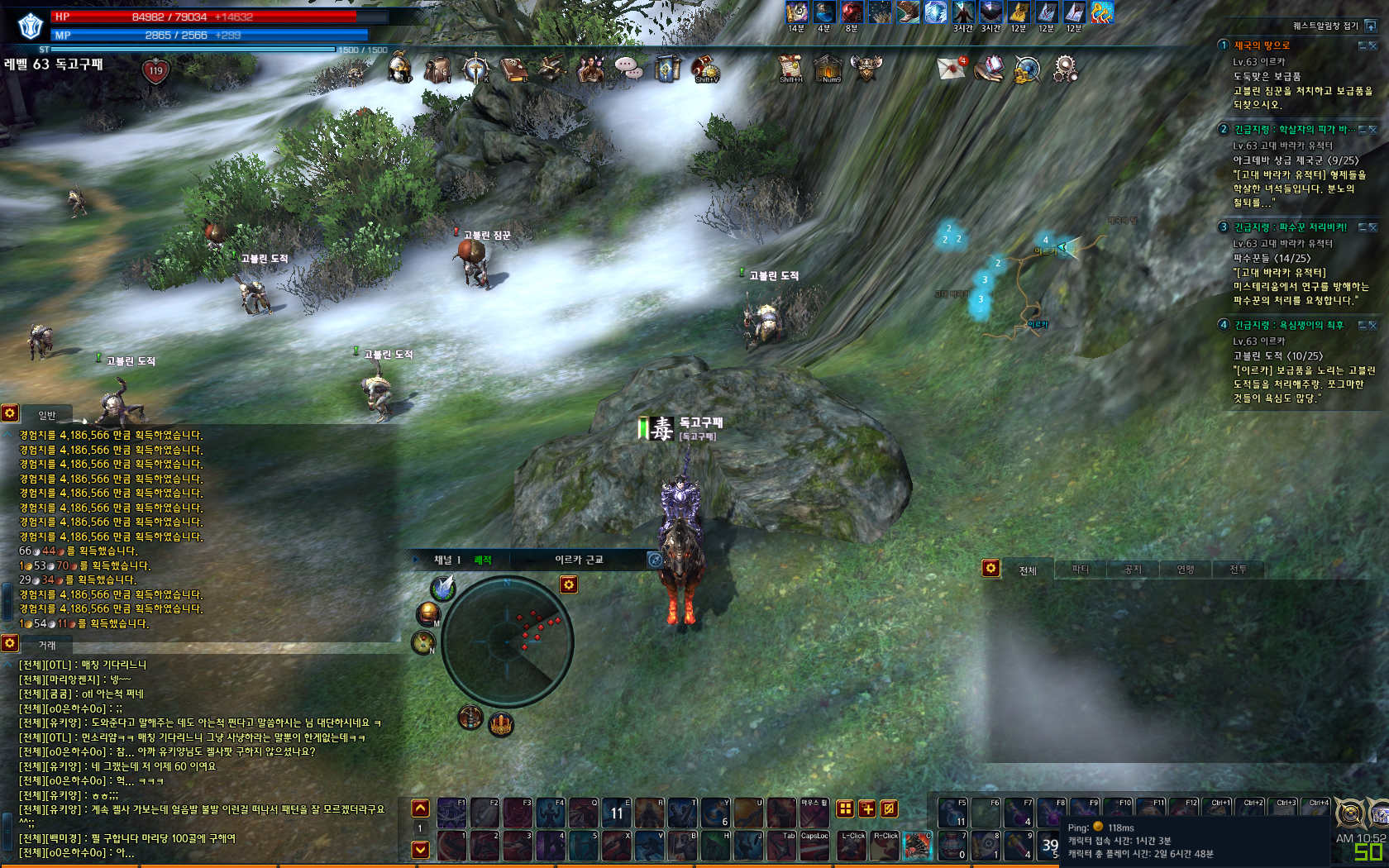
Task: Open minimap settings gear button
Action: [569, 585]
